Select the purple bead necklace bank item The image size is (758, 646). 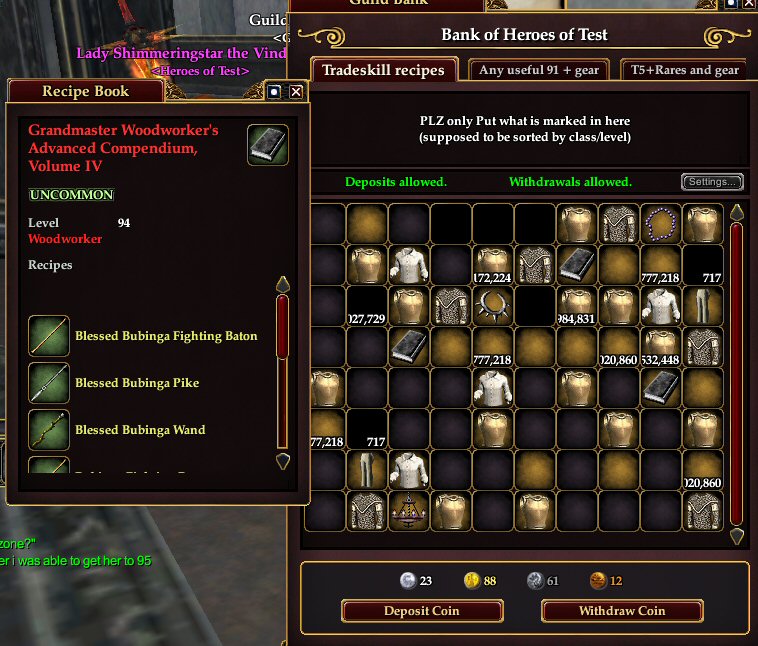tap(660, 223)
